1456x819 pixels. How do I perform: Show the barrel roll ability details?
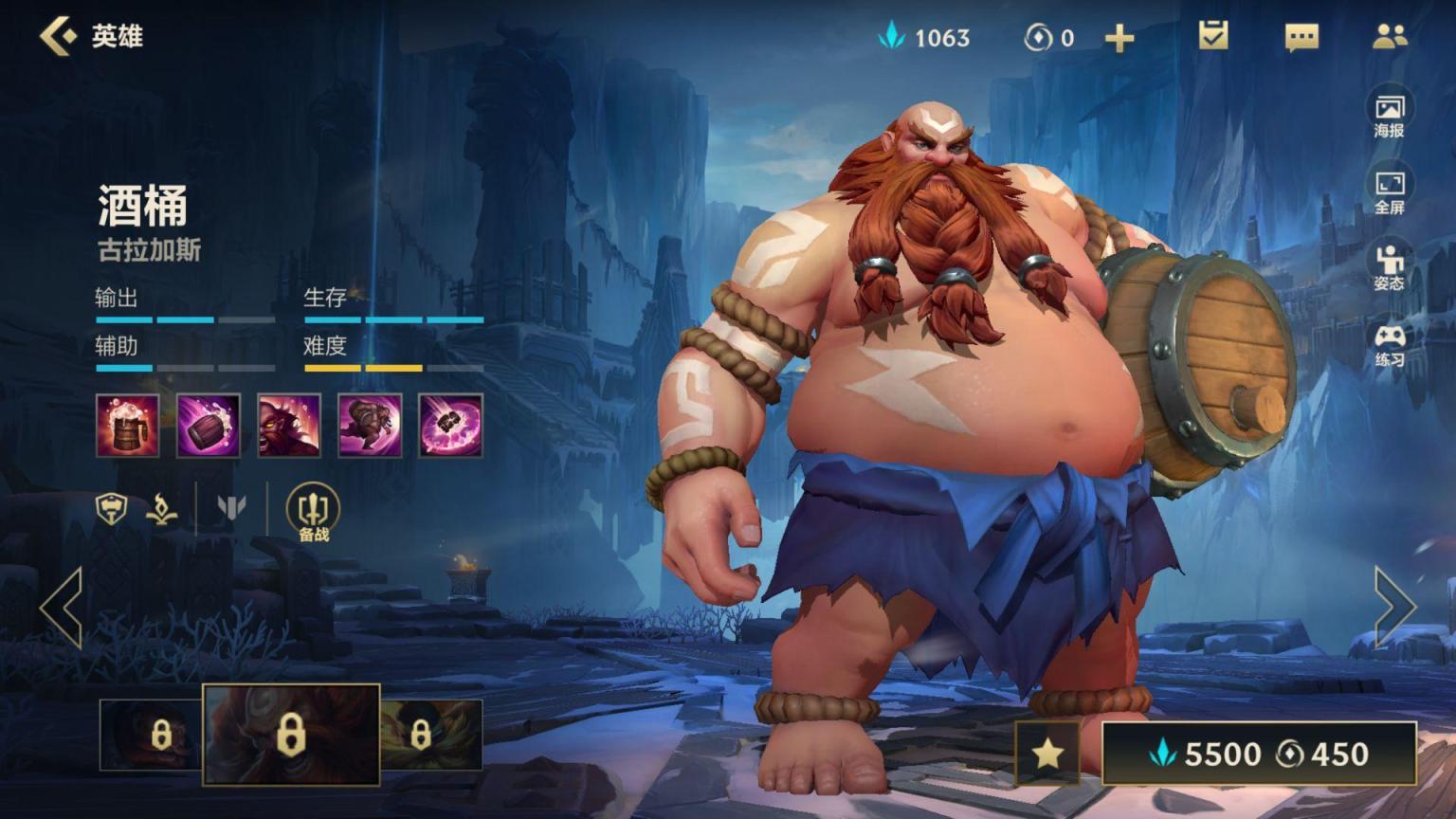click(x=209, y=426)
